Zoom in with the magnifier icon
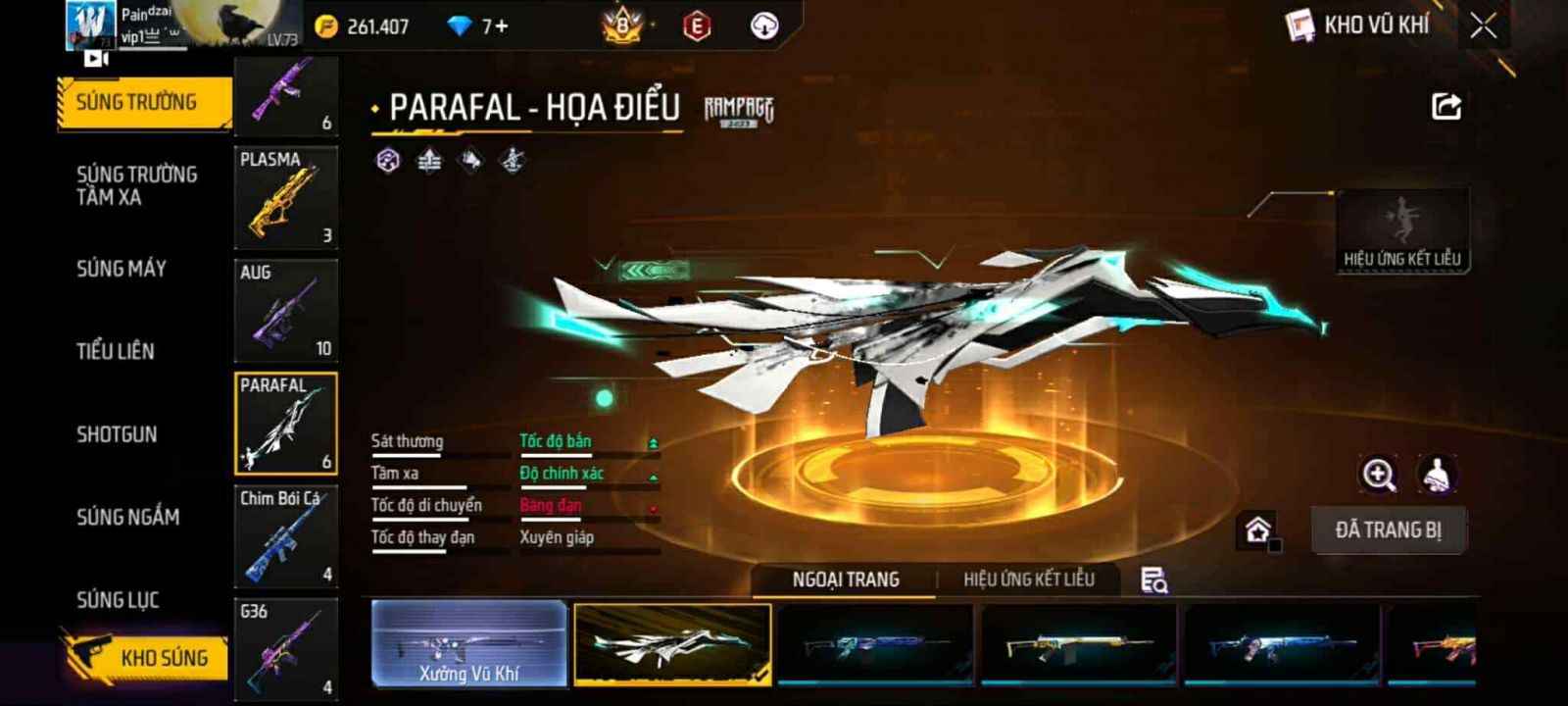Screen dimensions: 1568x706 (1378, 476)
